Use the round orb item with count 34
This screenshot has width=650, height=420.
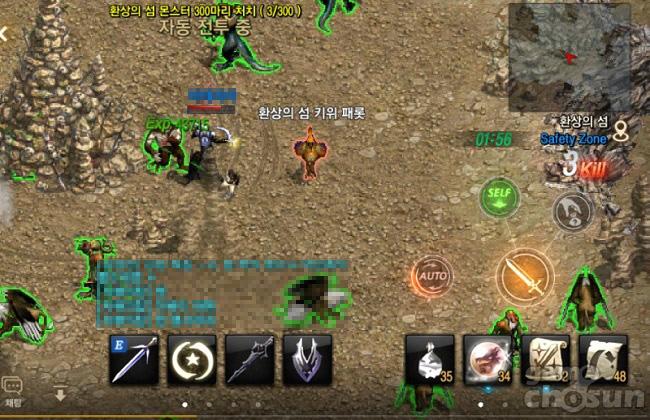coord(487,360)
